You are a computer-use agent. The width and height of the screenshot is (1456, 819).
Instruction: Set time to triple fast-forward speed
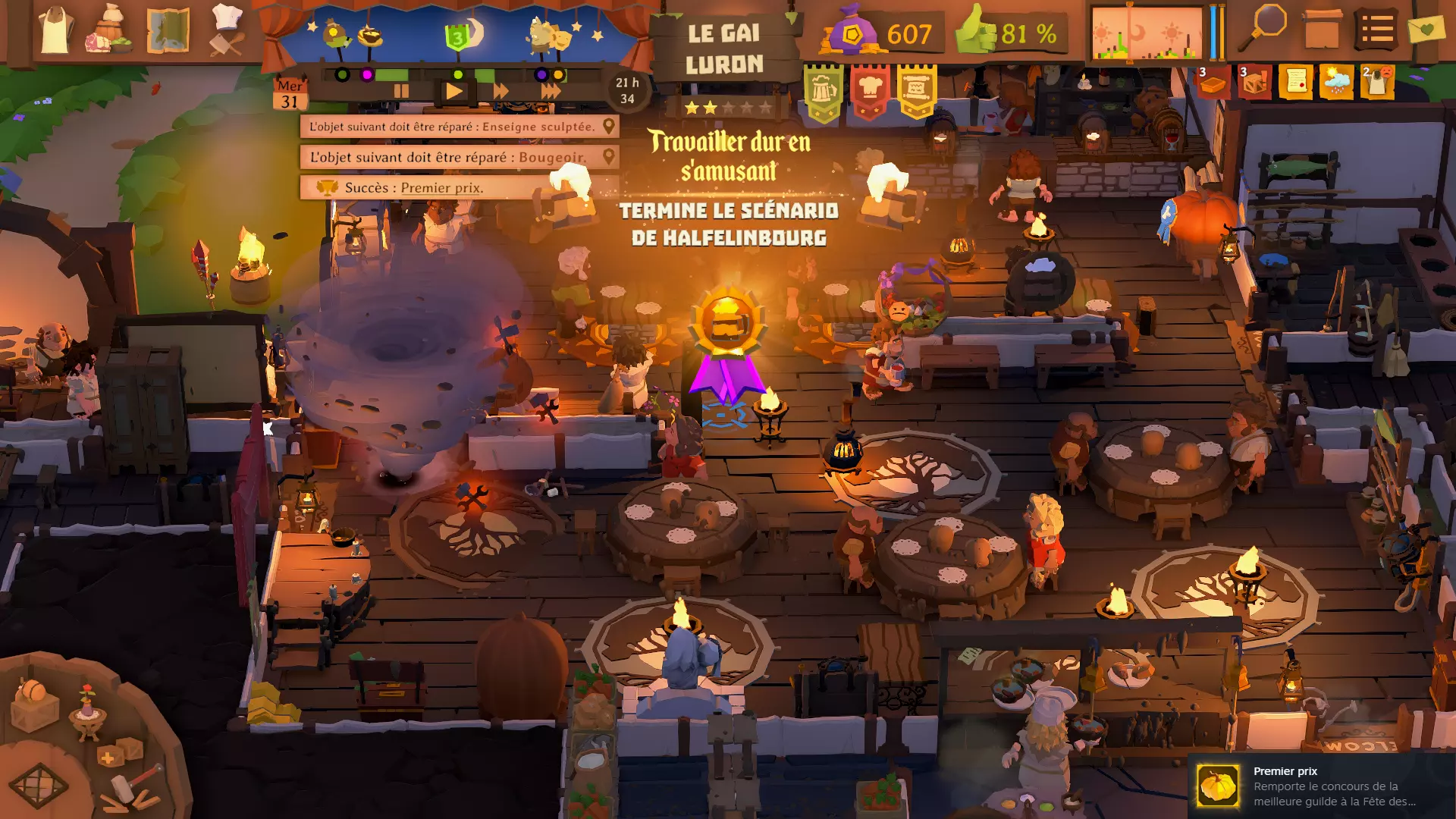point(551,92)
